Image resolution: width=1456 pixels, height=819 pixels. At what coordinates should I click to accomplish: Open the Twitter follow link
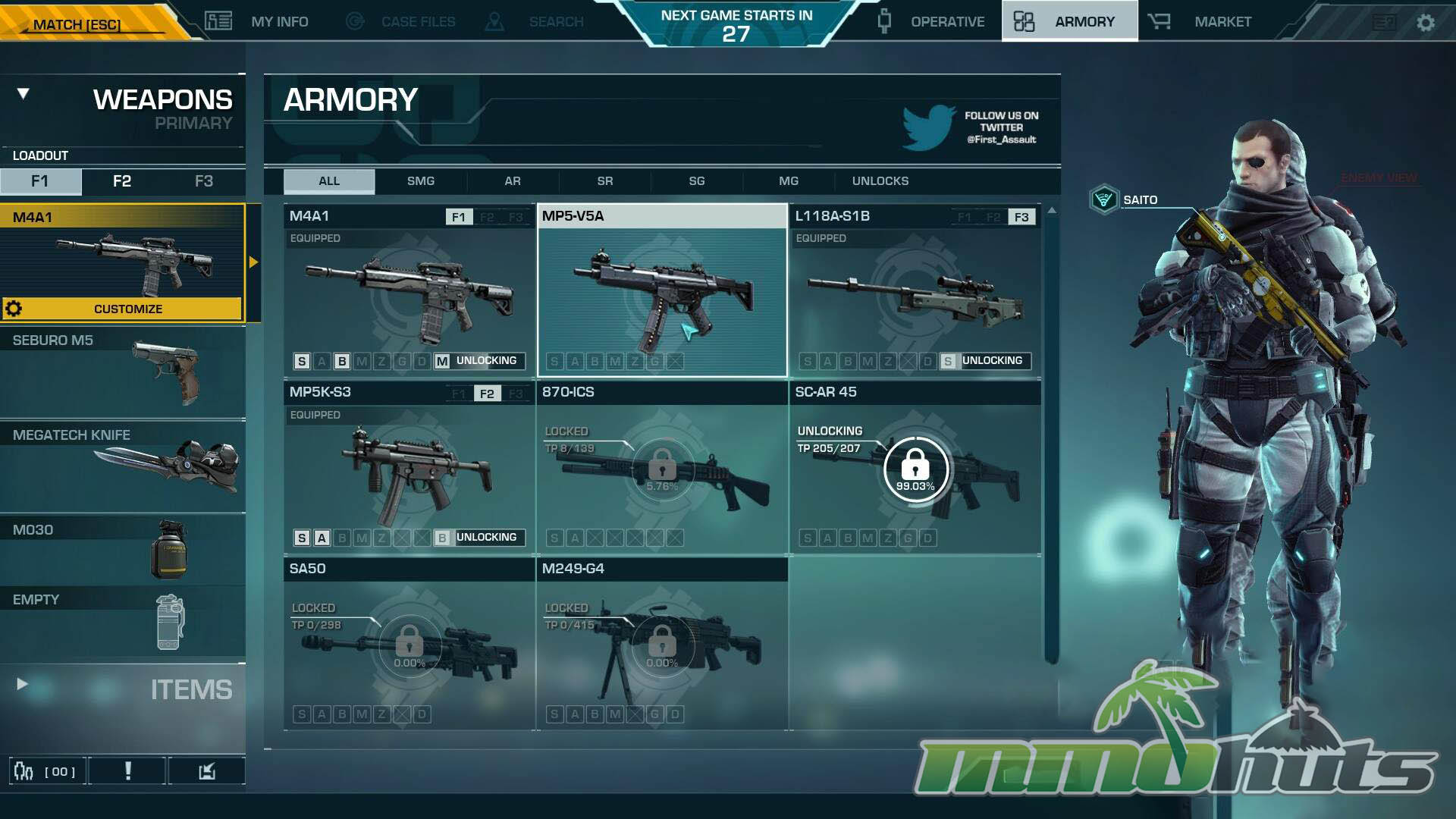(971, 127)
